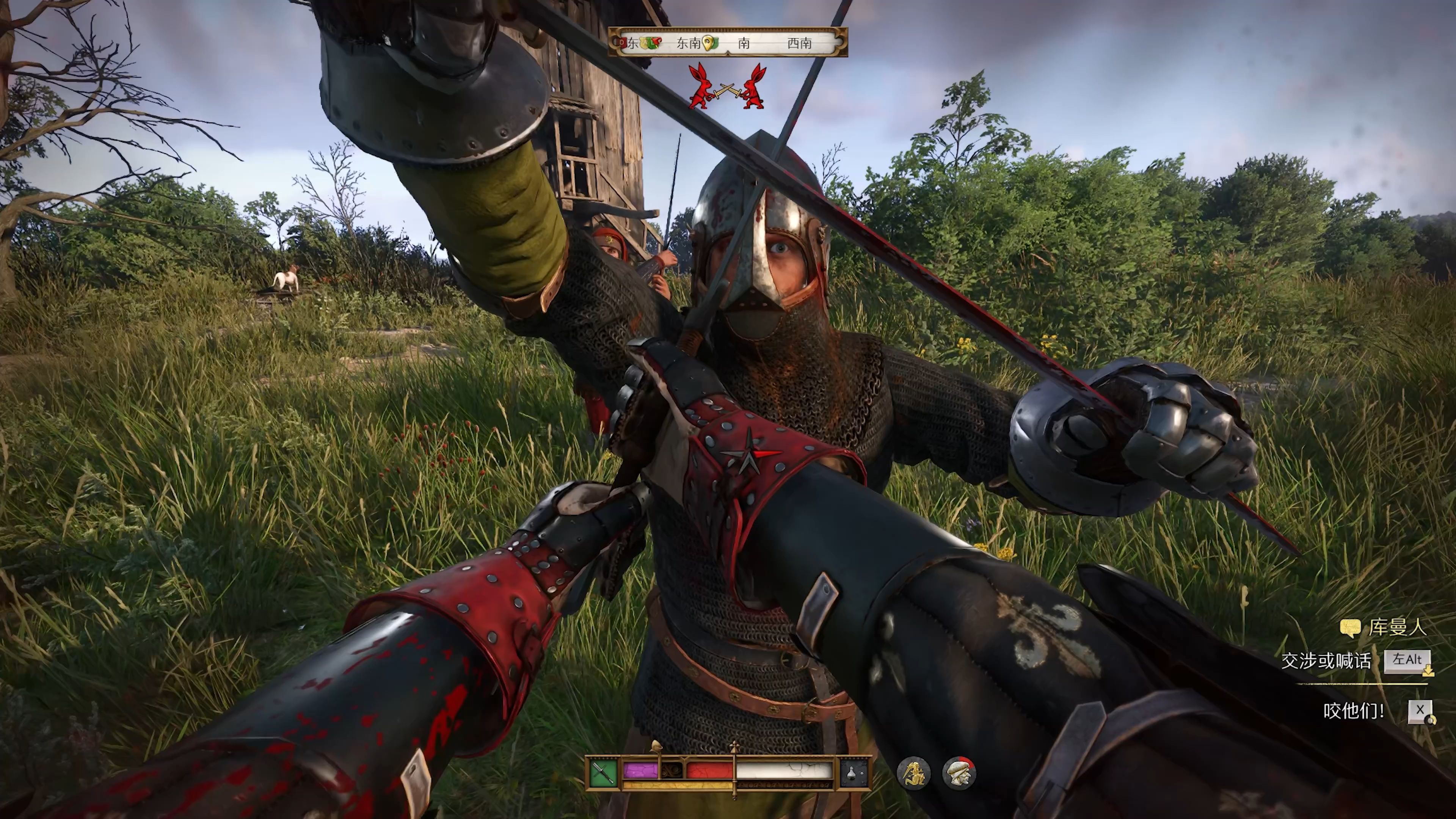Choose the 咬他们! dog command

(1354, 711)
